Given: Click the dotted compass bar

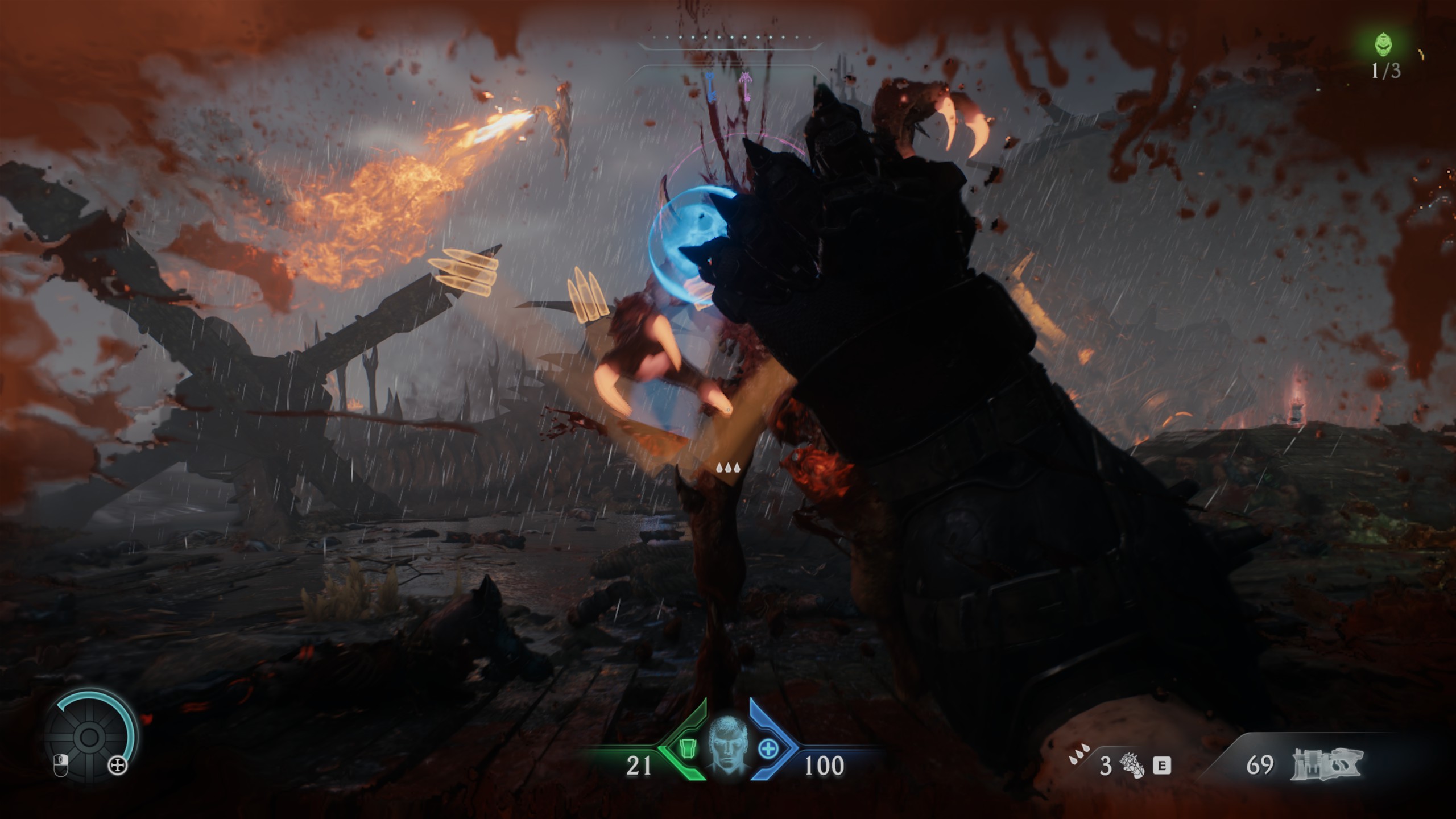Looking at the screenshot, I should [x=731, y=38].
